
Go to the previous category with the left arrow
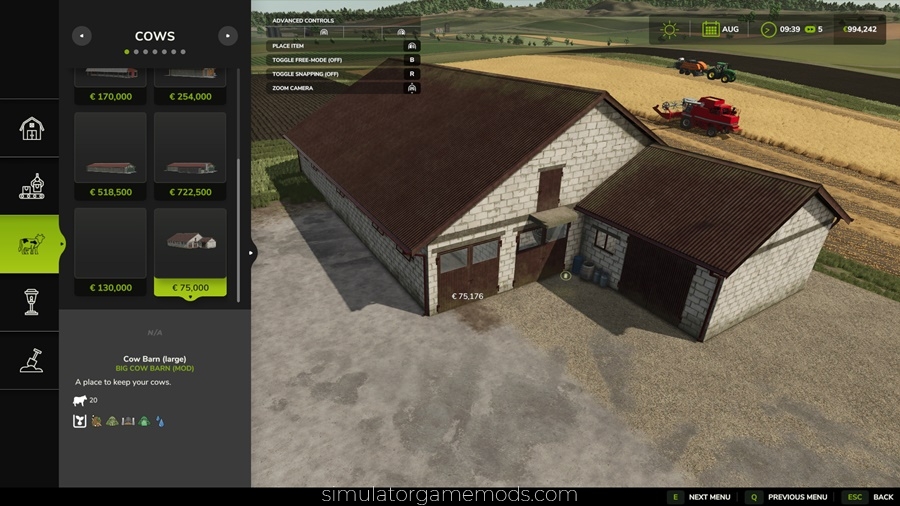(82, 36)
